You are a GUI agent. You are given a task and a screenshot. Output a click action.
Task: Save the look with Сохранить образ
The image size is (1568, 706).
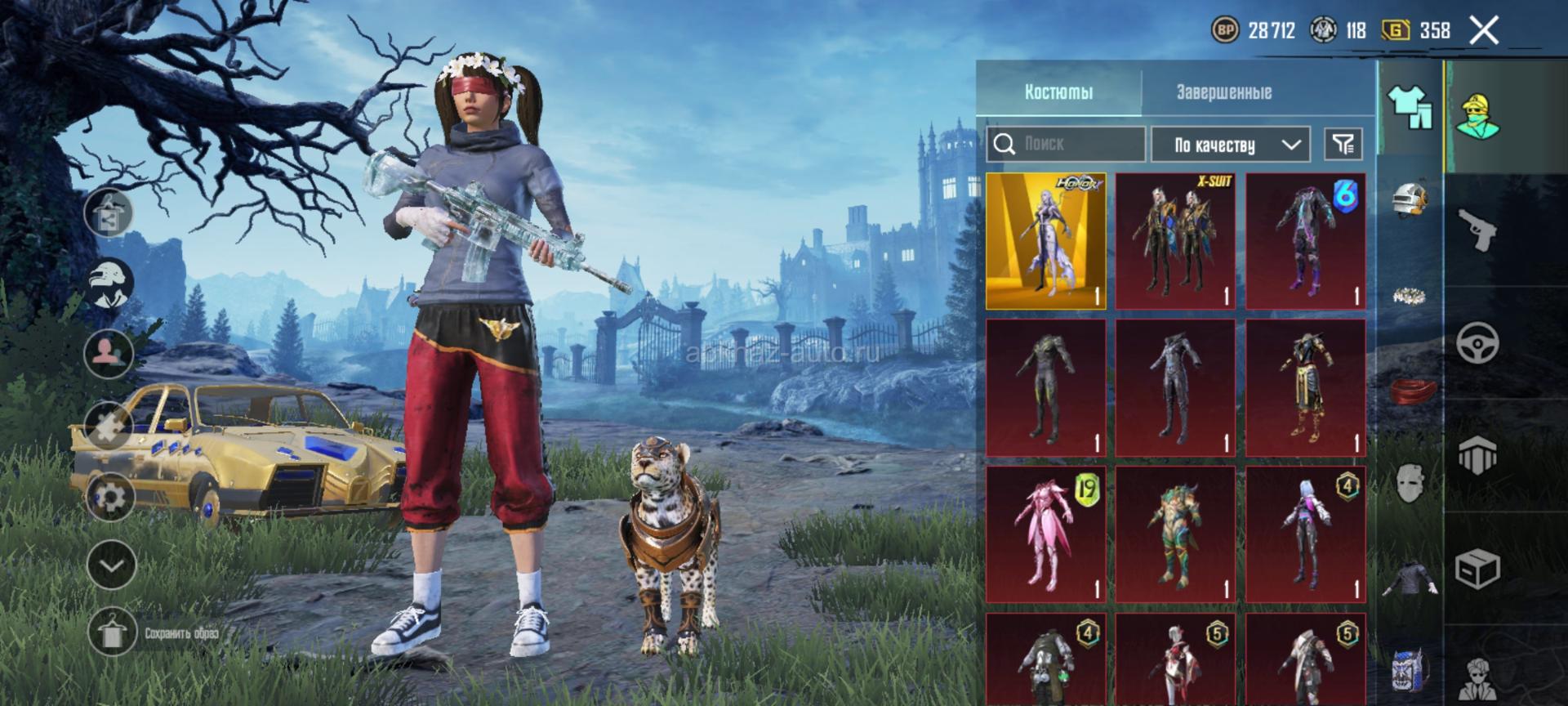point(112,633)
